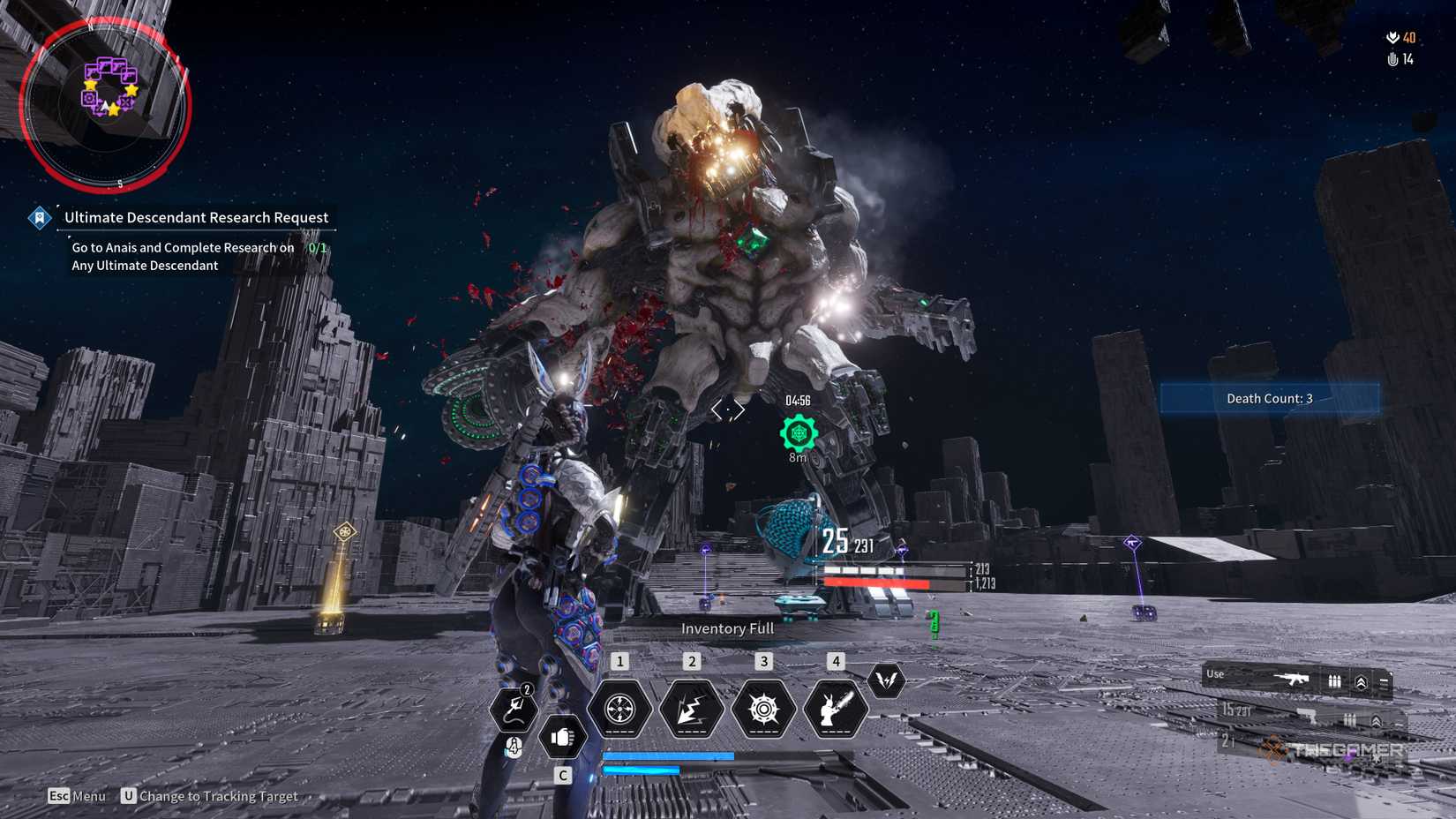Click the boss countdown timer showing 04:56
The height and width of the screenshot is (819, 1456).
click(797, 399)
